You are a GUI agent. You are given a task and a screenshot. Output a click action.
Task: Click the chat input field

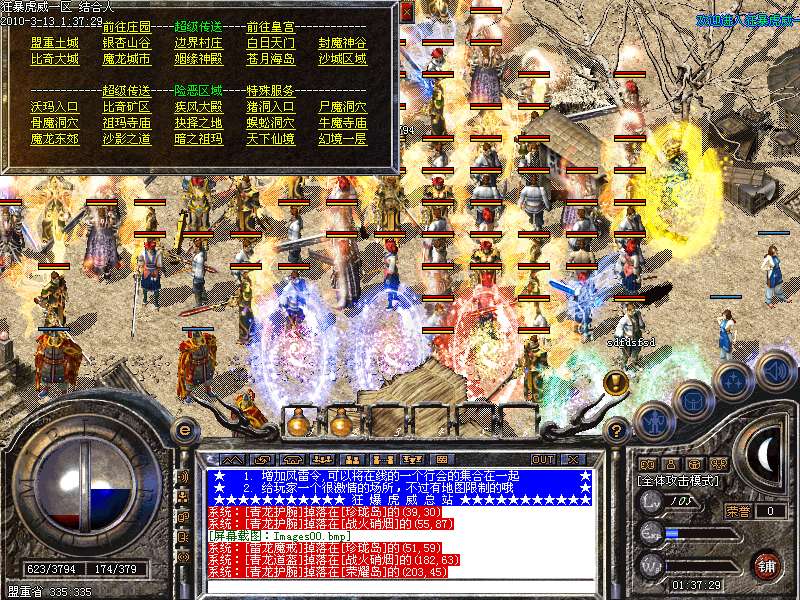(x=398, y=586)
